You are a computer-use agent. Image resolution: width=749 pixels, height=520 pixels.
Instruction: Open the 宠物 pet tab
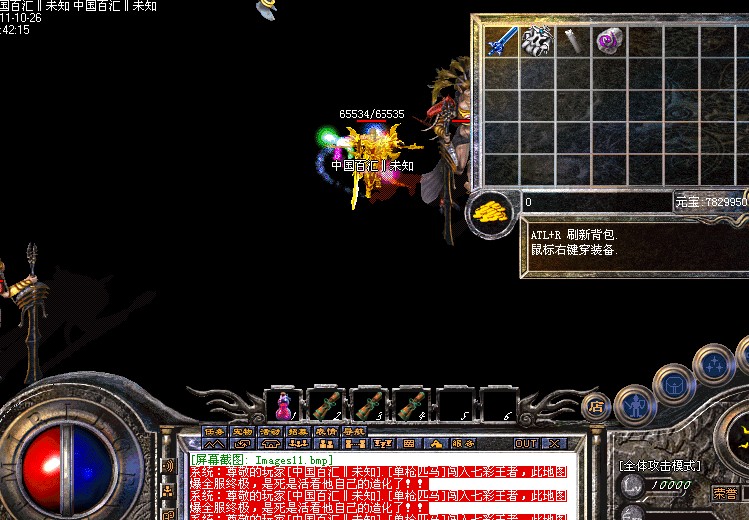[242, 432]
